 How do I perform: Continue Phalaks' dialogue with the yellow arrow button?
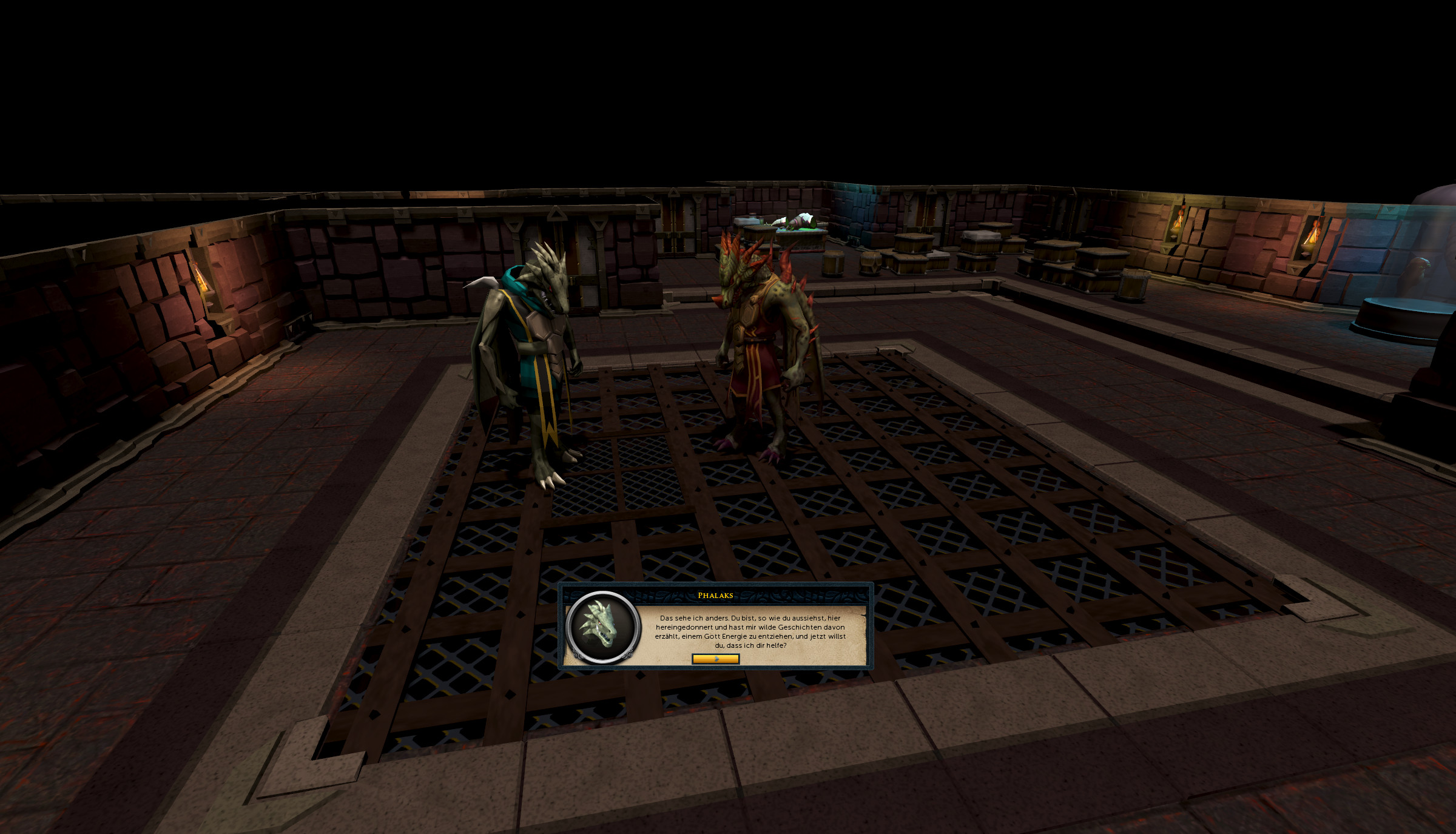click(715, 659)
